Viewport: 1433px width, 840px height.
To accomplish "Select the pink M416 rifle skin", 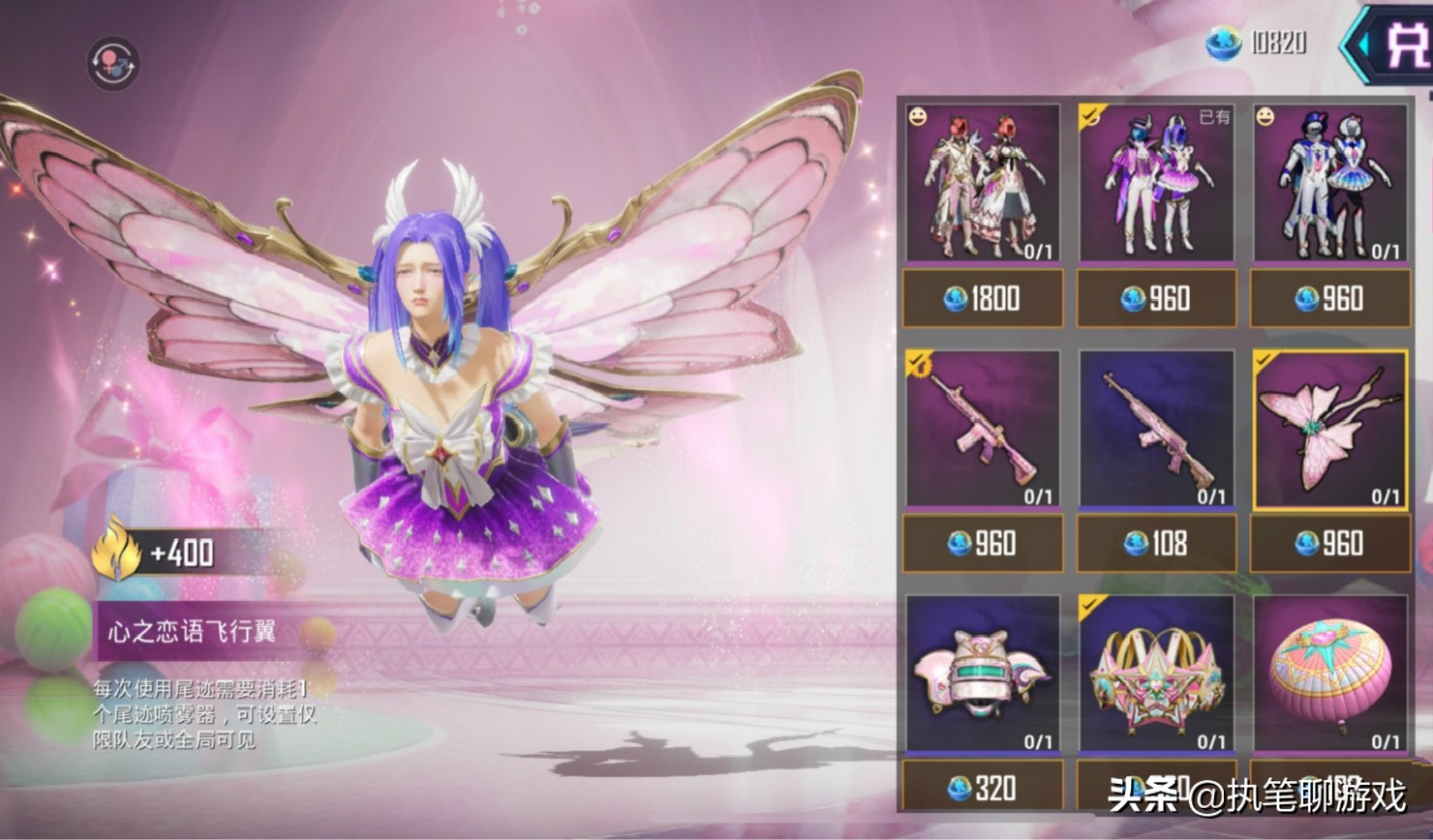I will click(983, 429).
